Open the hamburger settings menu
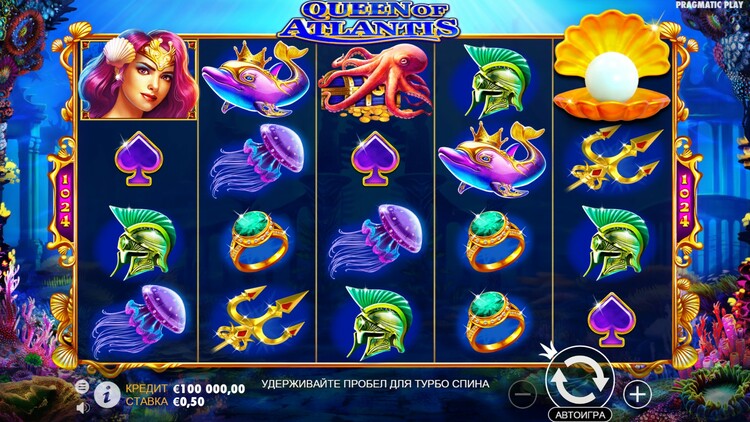 pyautogui.click(x=82, y=386)
